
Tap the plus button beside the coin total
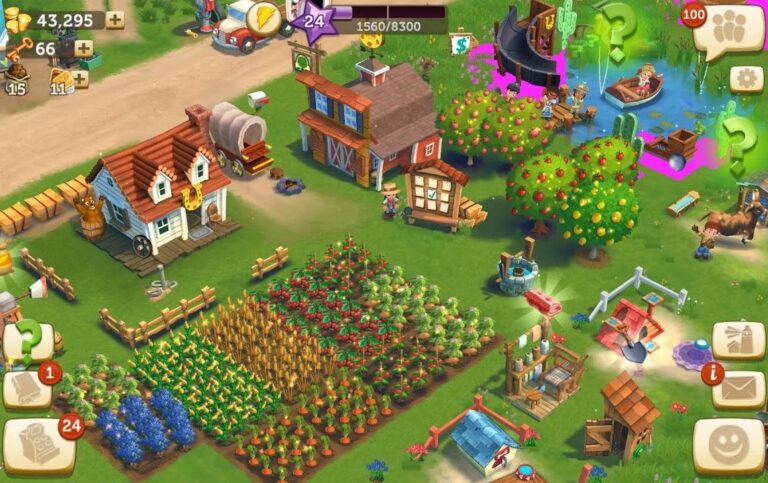pos(115,20)
